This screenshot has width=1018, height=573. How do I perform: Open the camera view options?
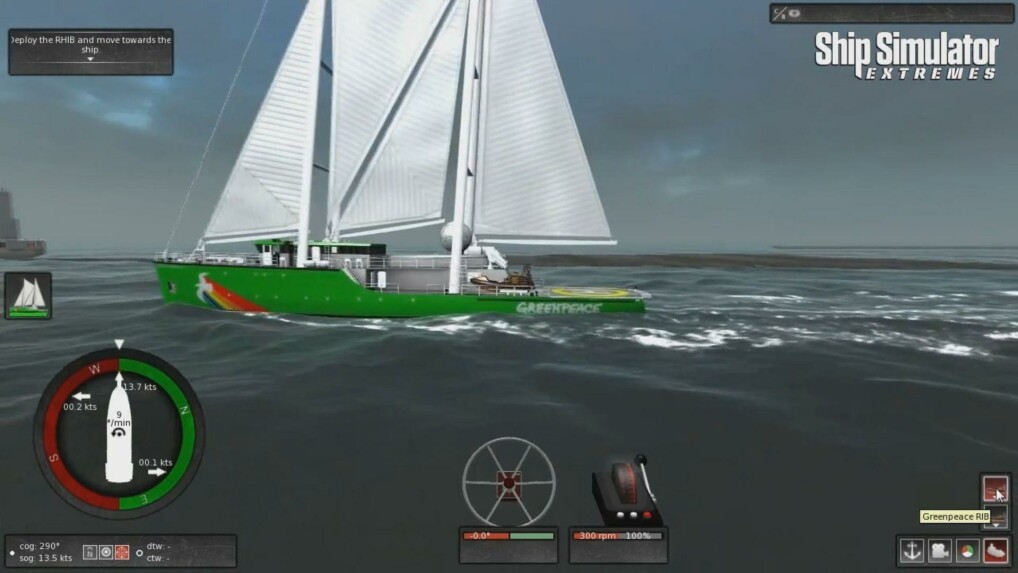[x=939, y=550]
